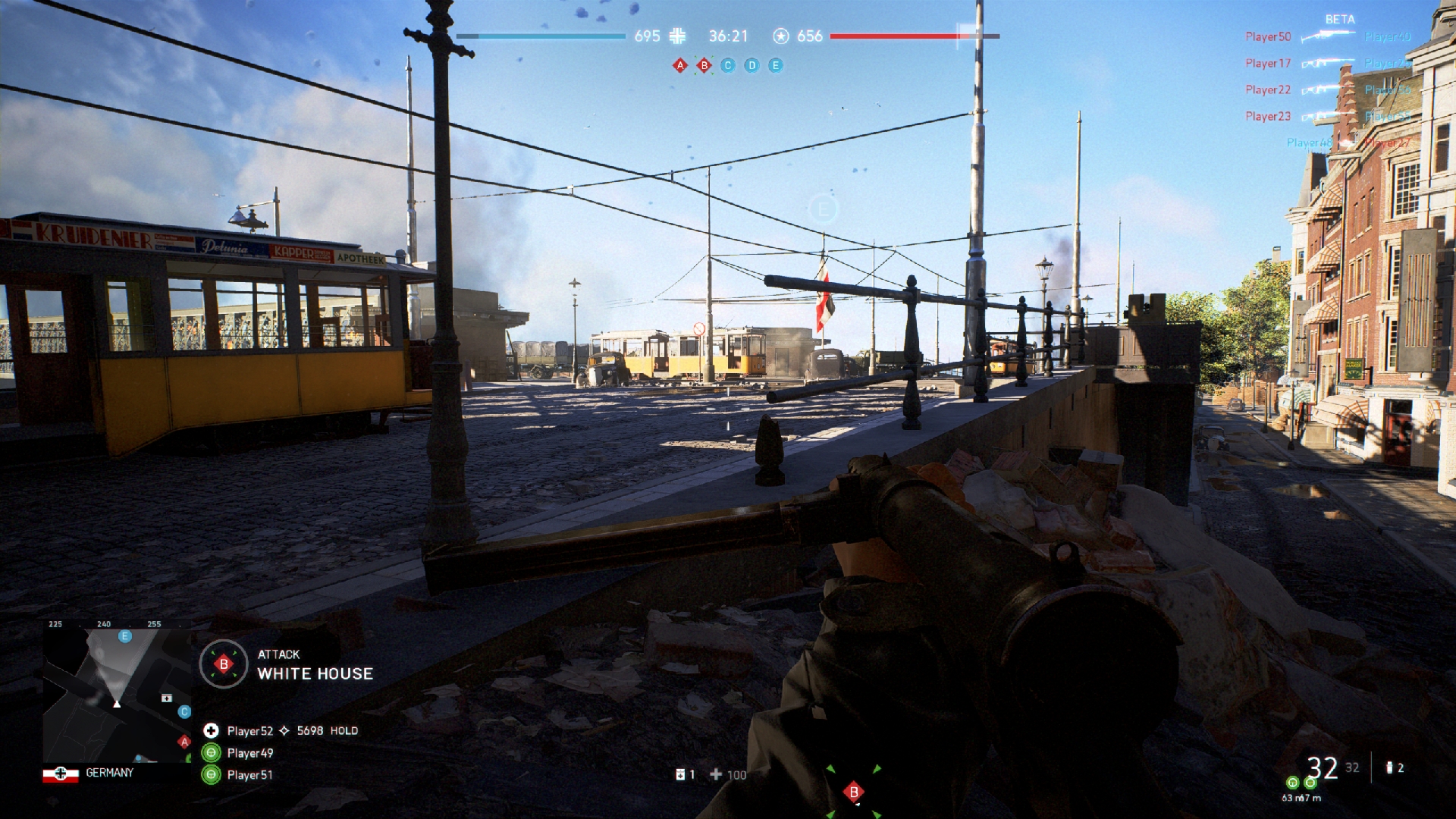Open the minimap
The width and height of the screenshot is (1456, 819).
pos(118,694)
